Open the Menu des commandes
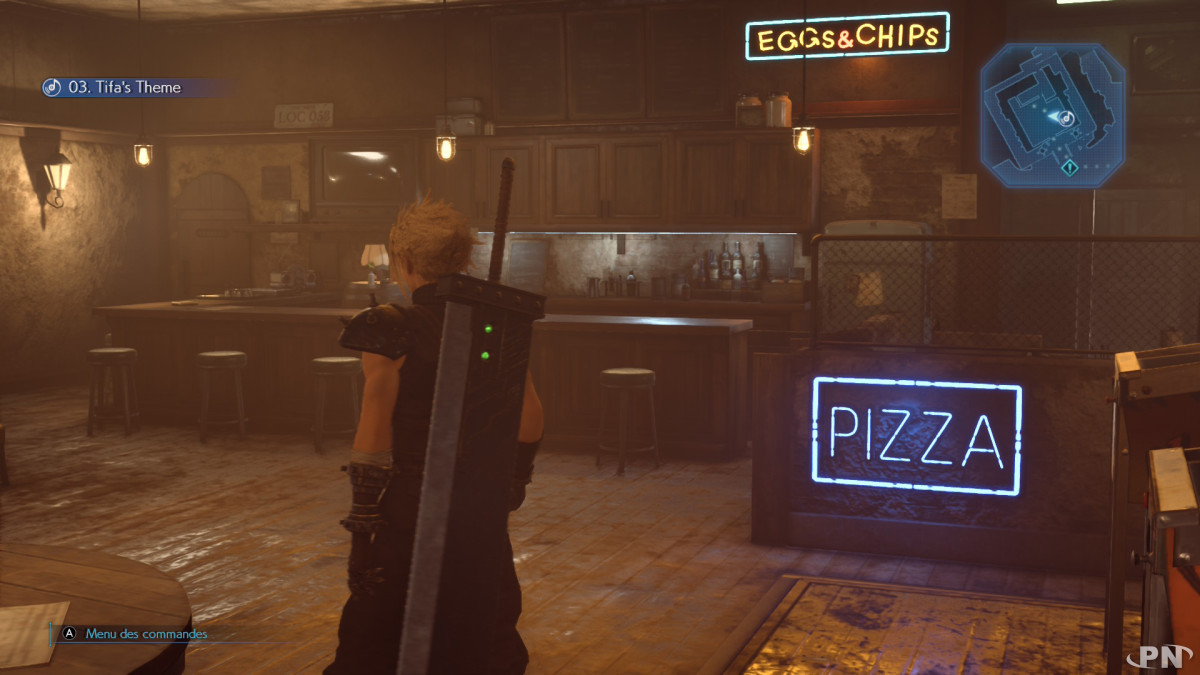The width and height of the screenshot is (1200, 675). (x=145, y=634)
